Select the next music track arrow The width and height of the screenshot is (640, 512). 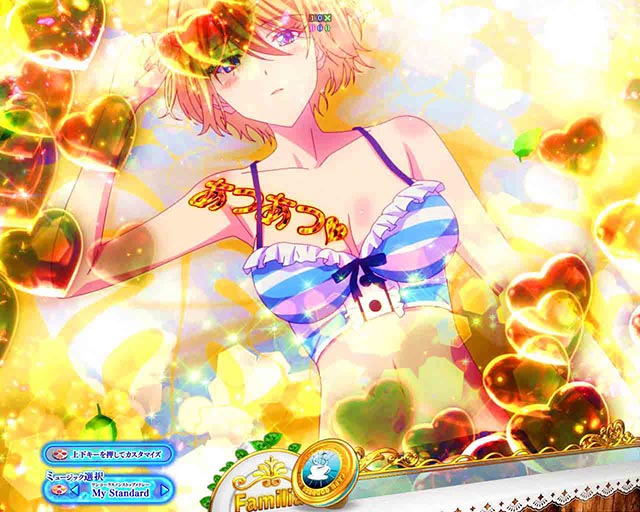(165, 492)
